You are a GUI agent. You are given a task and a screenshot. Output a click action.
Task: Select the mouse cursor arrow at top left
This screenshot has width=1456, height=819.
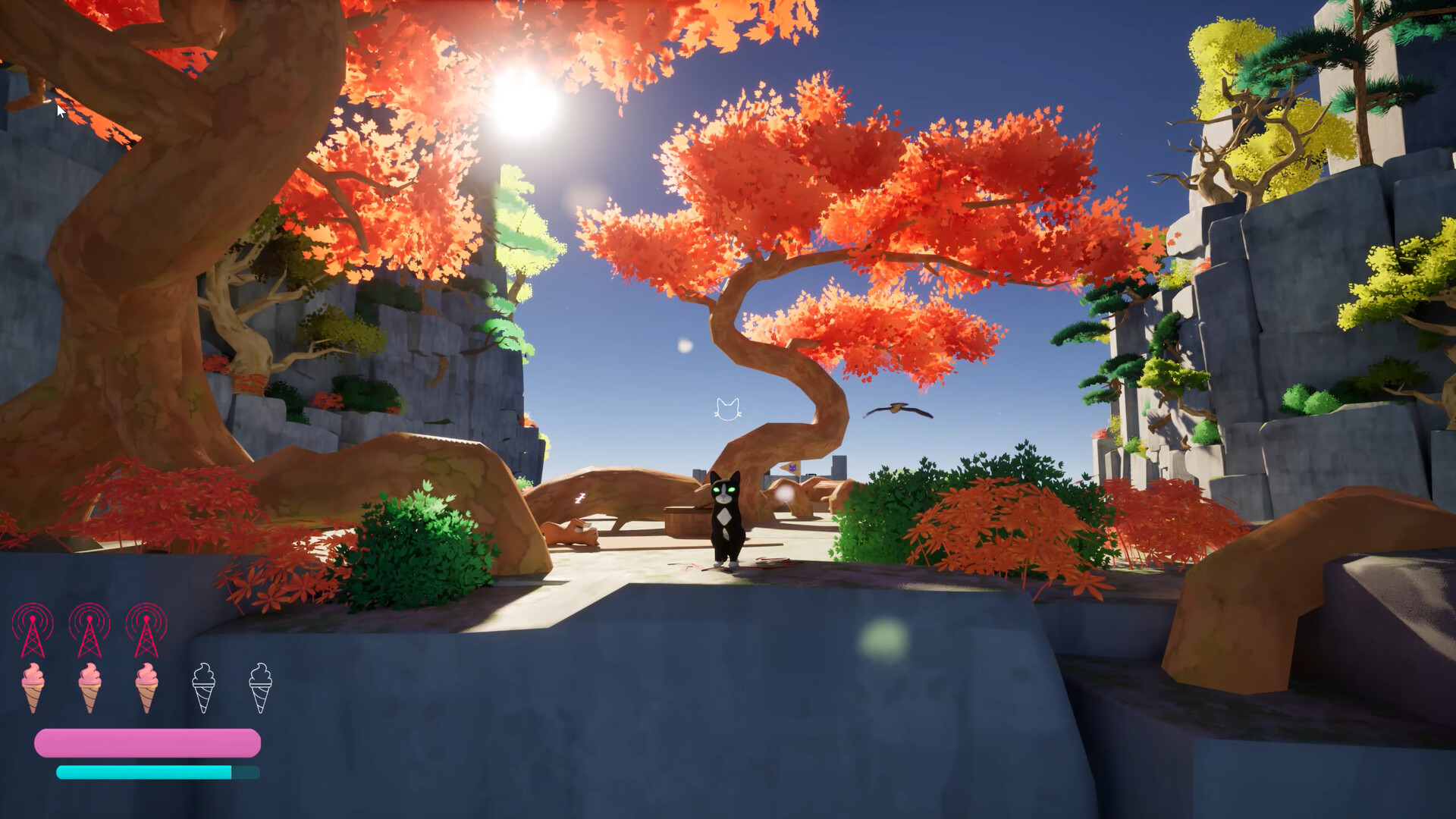61,111
